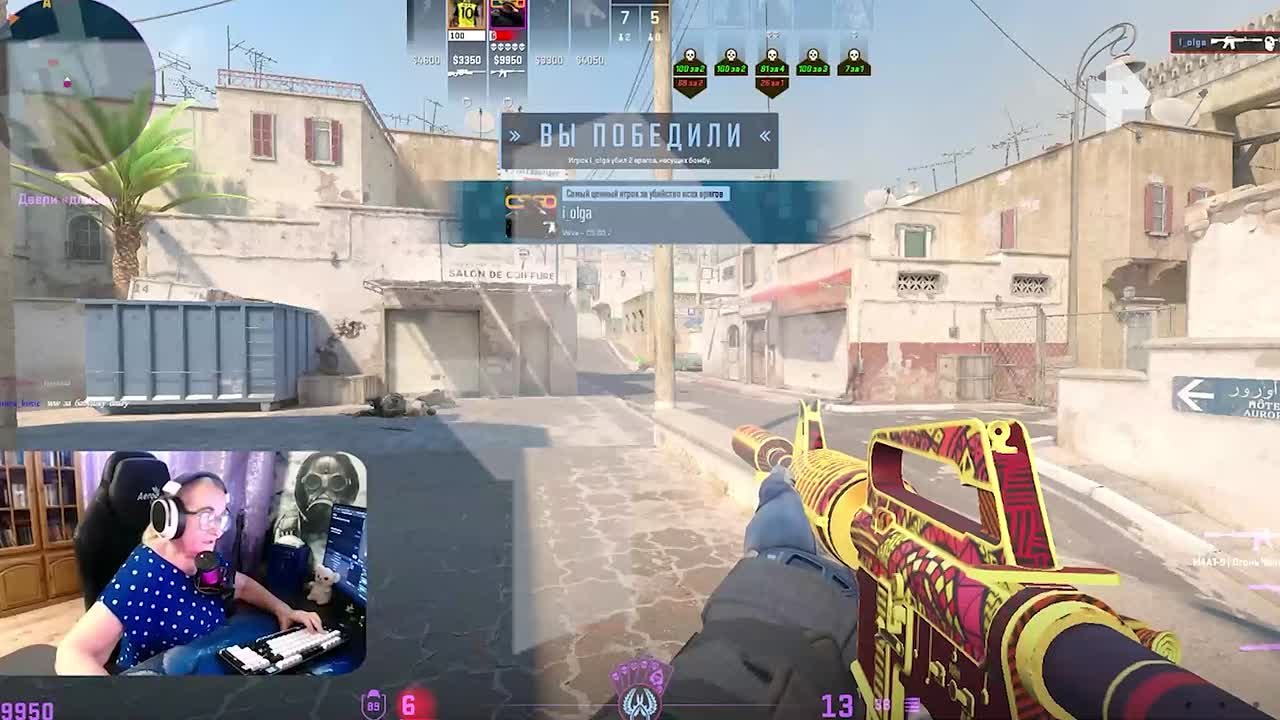Select the yellow jersey number 10 player avatar
The height and width of the screenshot is (720, 1280).
(466, 15)
